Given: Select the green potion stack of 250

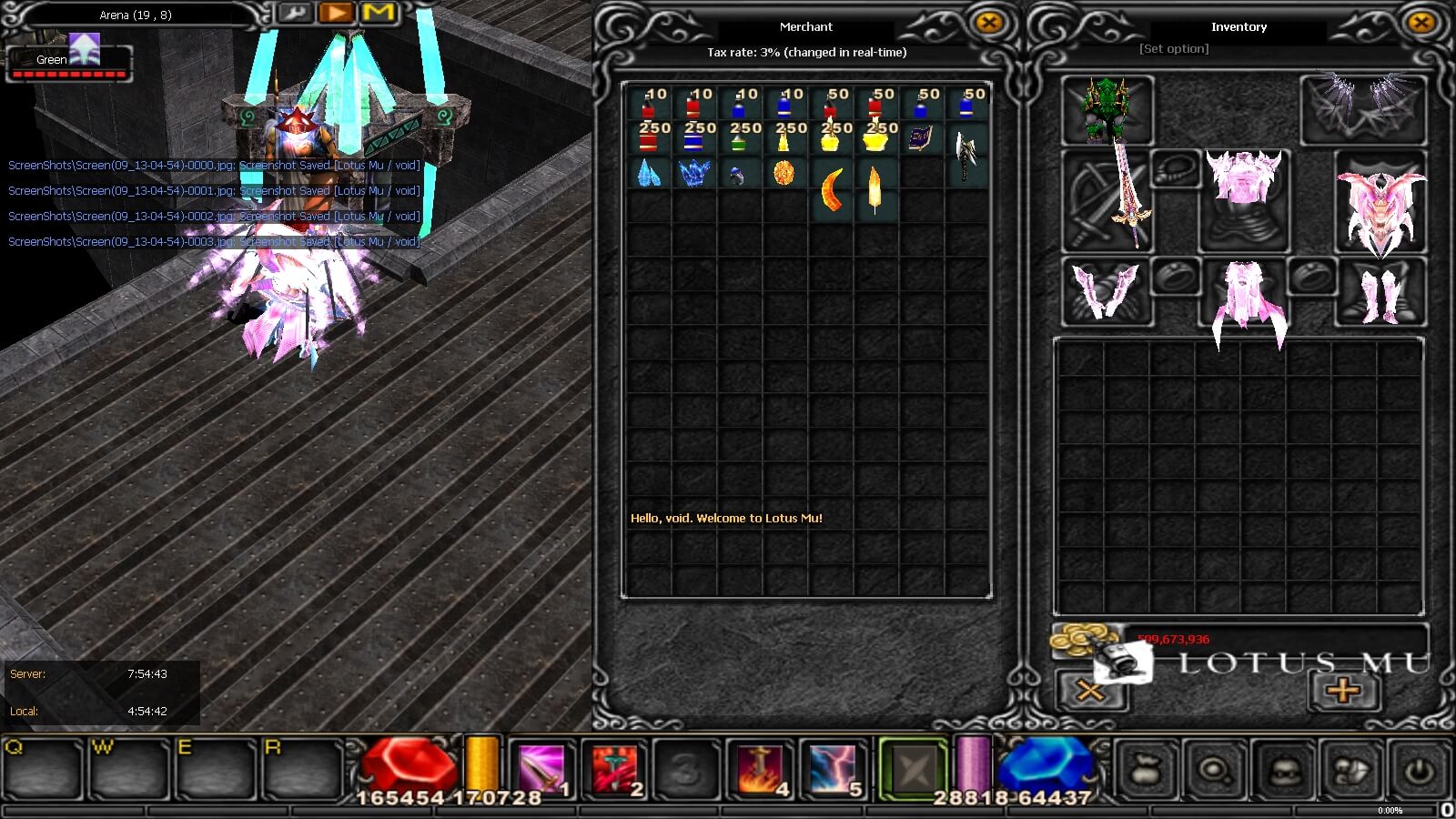Looking at the screenshot, I should tap(739, 138).
